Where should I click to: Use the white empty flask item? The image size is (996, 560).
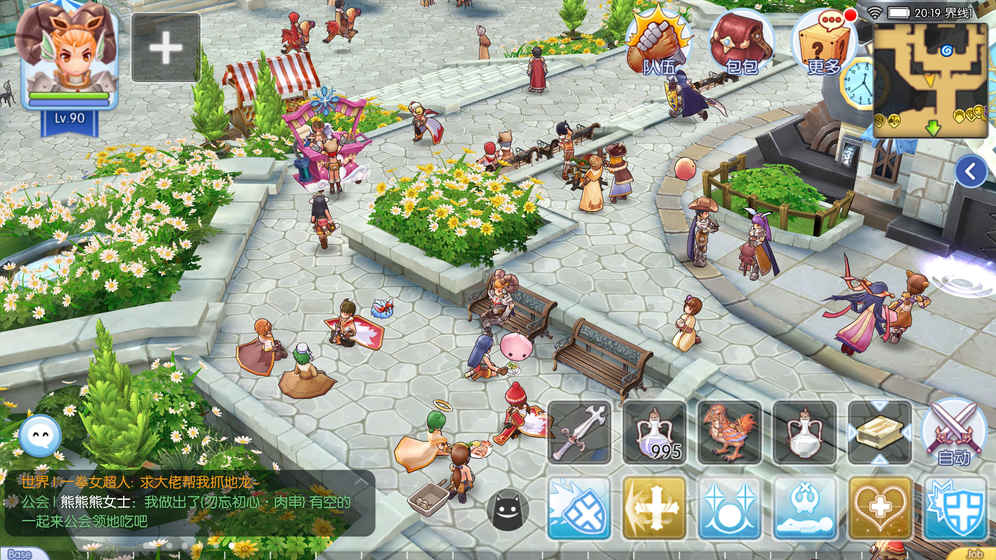[804, 433]
